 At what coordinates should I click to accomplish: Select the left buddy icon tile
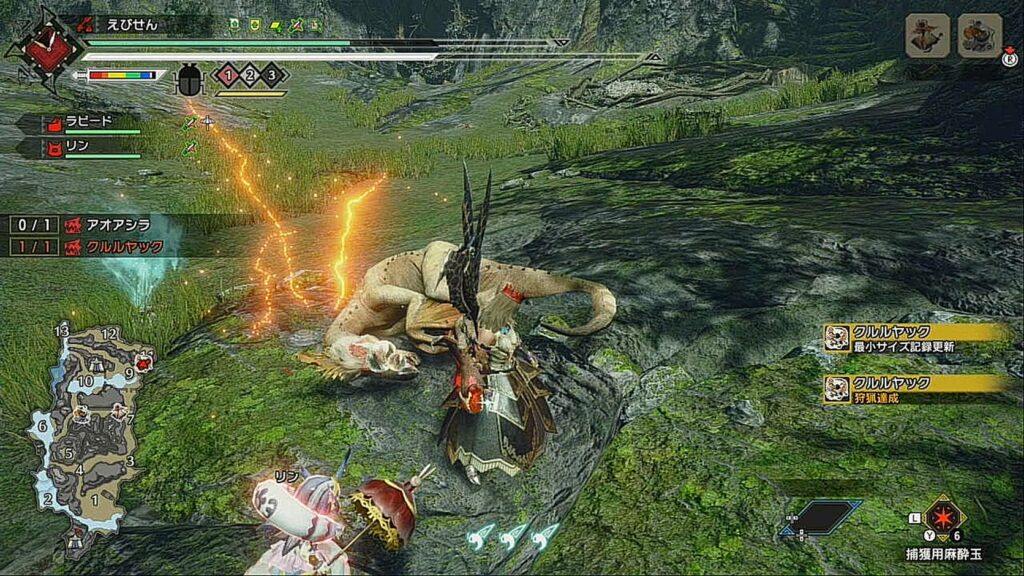pyautogui.click(x=927, y=36)
